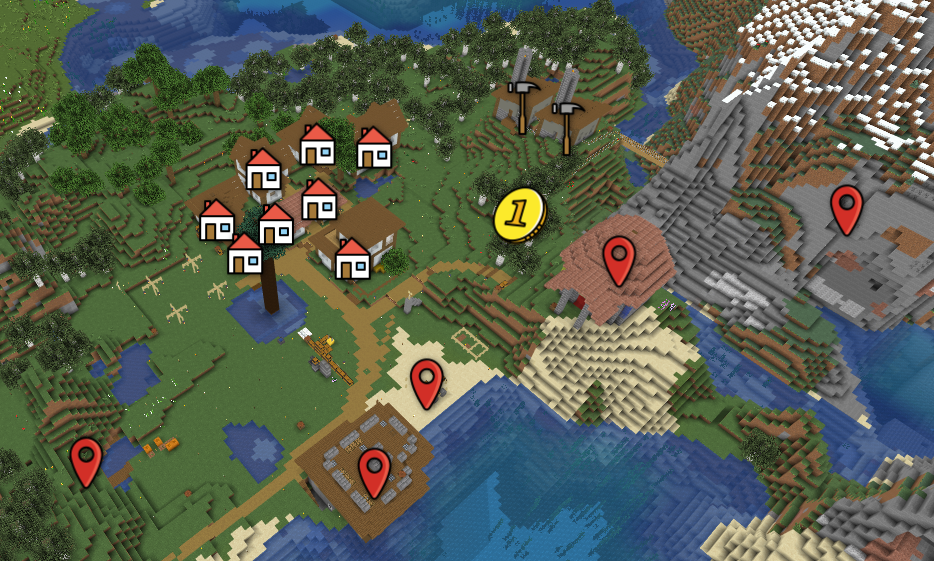Select the red pin on the pink-roofed building

pos(619,260)
